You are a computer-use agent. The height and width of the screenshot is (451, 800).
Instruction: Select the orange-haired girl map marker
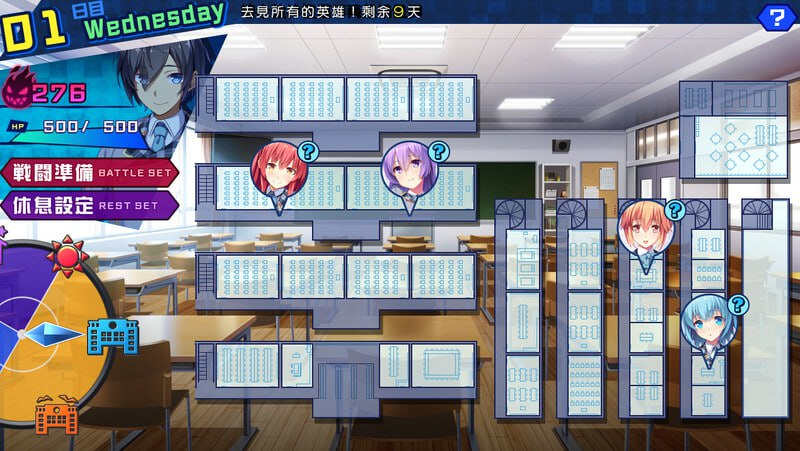pos(645,229)
